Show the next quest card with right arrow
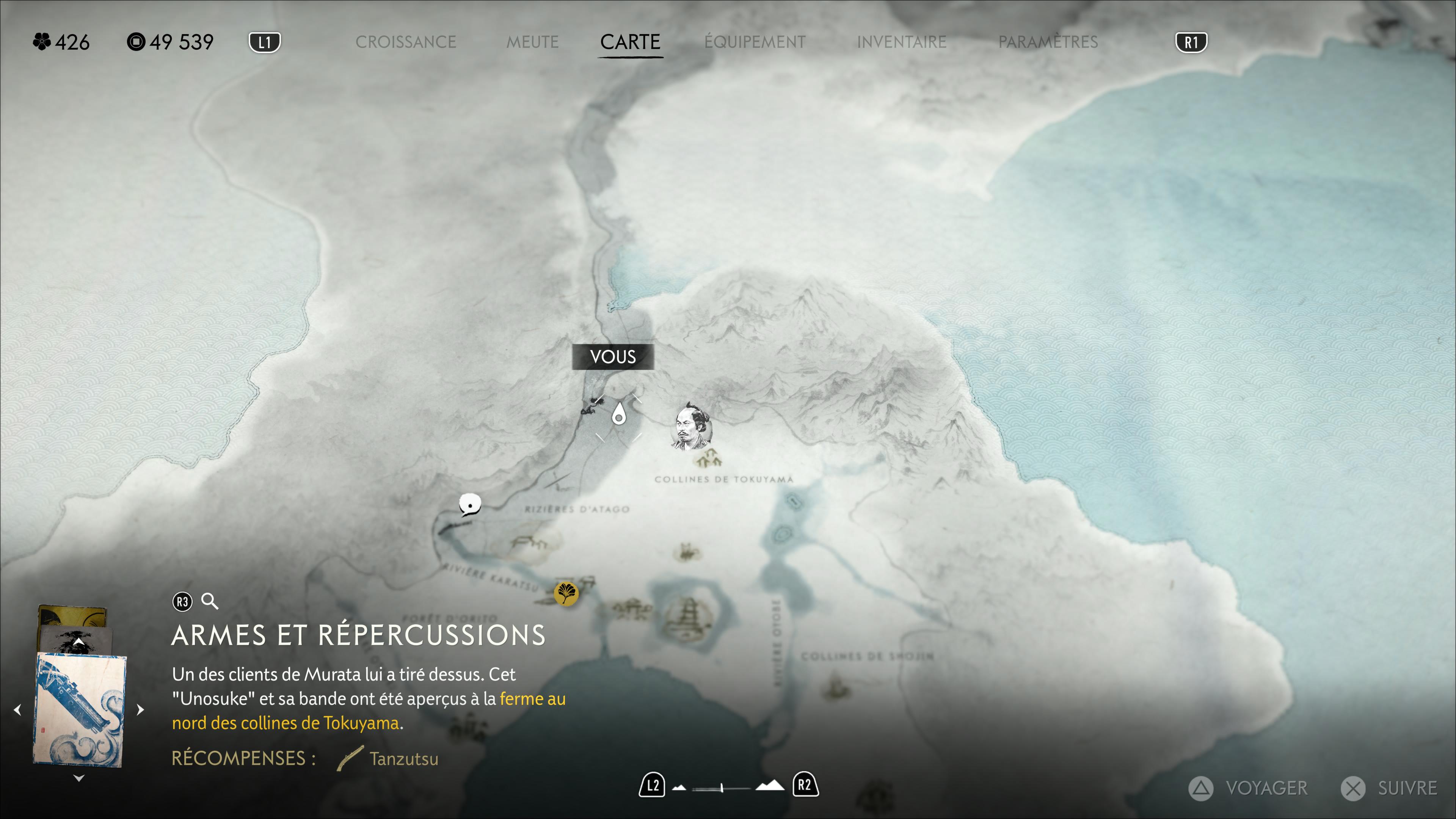This screenshot has width=1456, height=819. 141,710
